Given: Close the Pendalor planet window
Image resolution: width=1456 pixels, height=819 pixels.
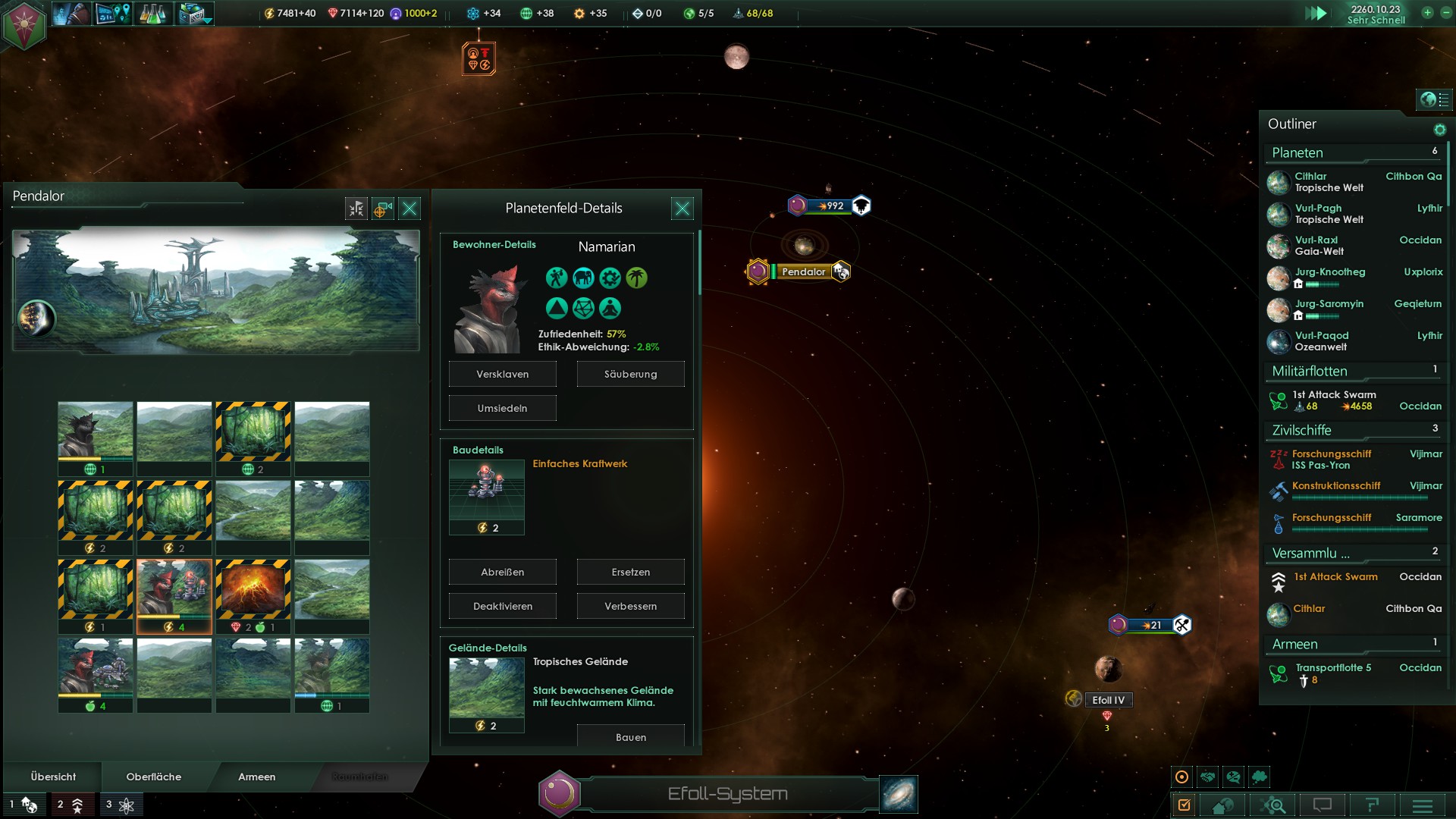Looking at the screenshot, I should coord(409,209).
